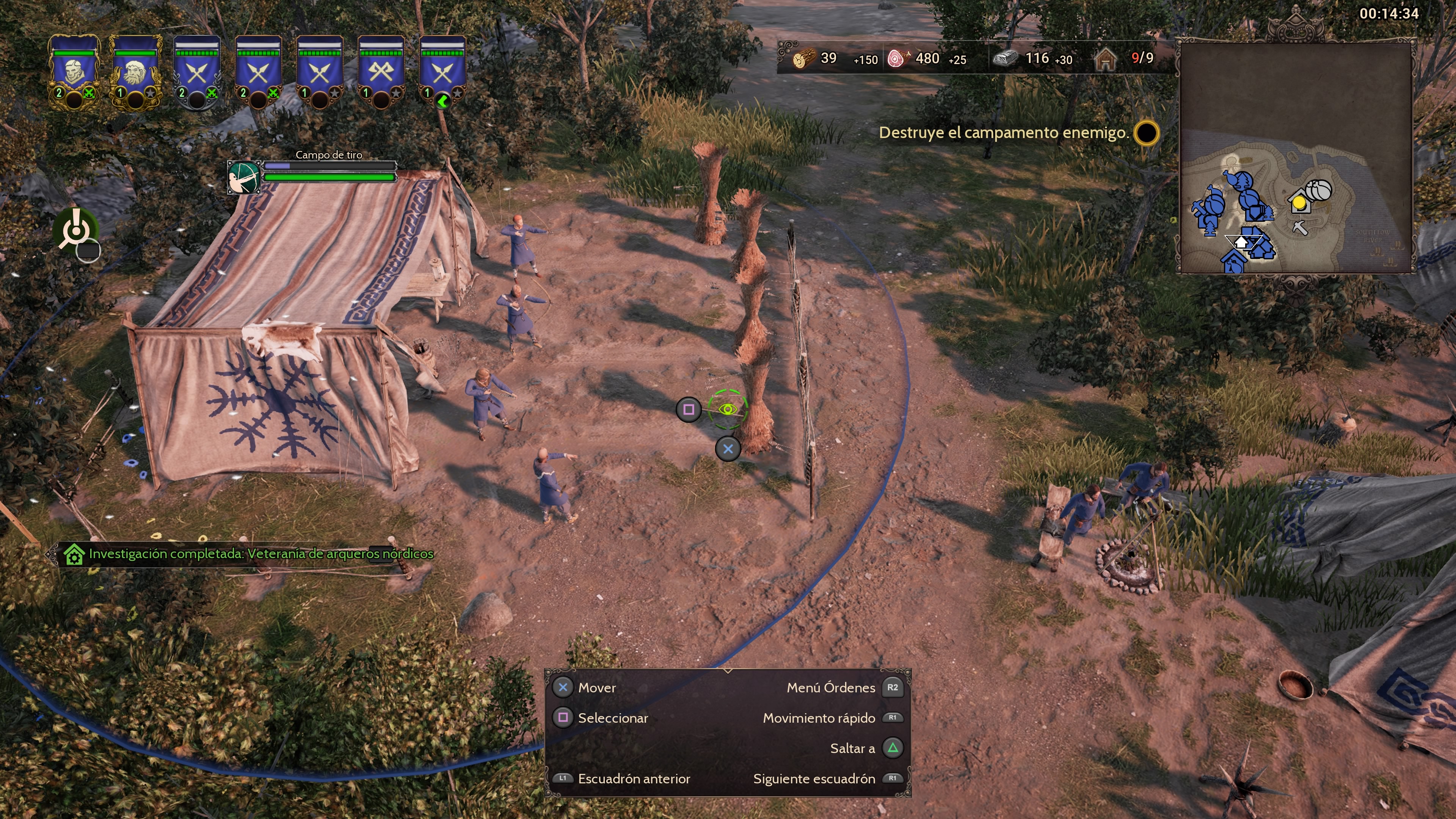Jump to the yellow objective marker on minimap

(1299, 202)
